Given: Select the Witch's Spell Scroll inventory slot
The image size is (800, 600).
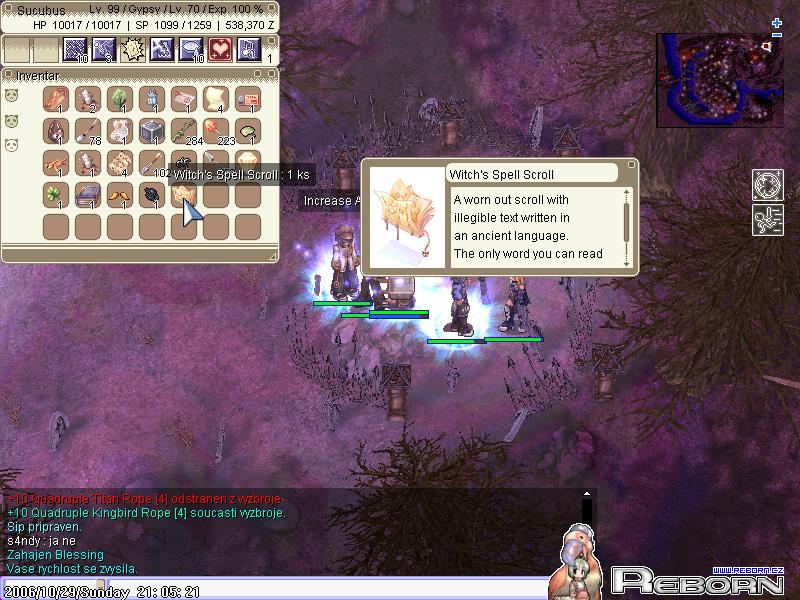Looking at the screenshot, I should click(182, 194).
